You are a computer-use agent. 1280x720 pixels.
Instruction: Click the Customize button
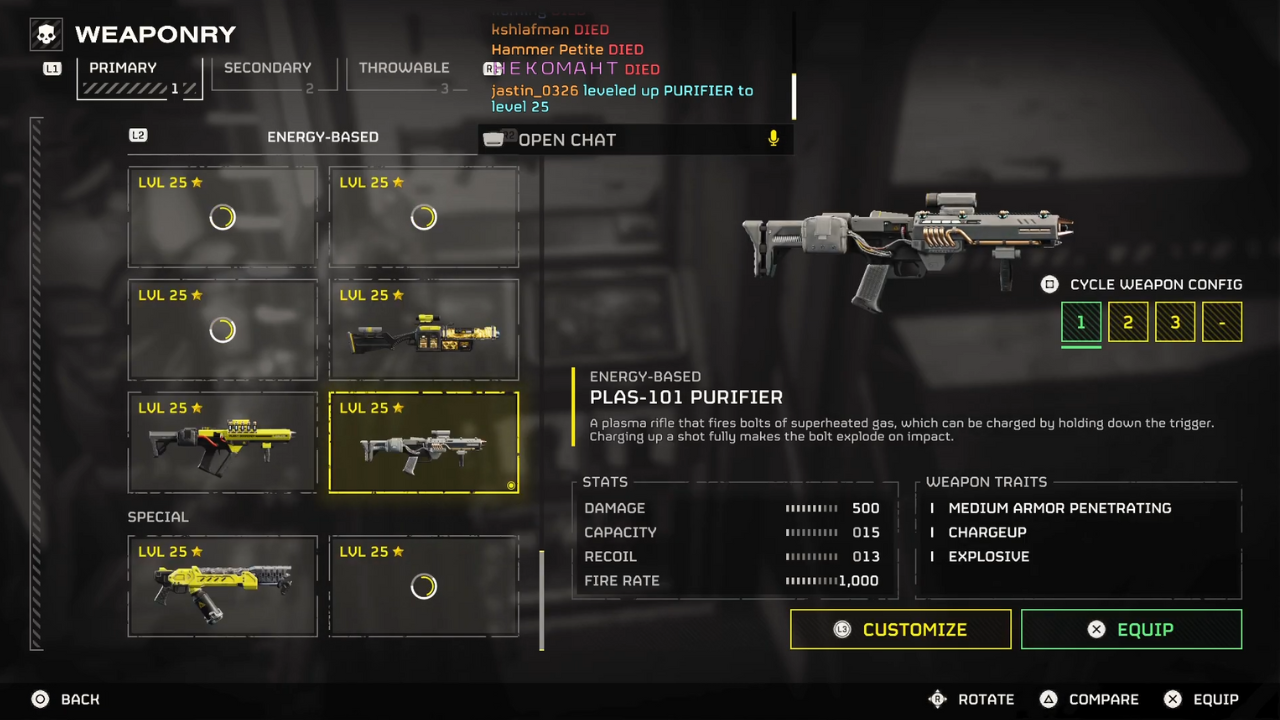pos(900,630)
